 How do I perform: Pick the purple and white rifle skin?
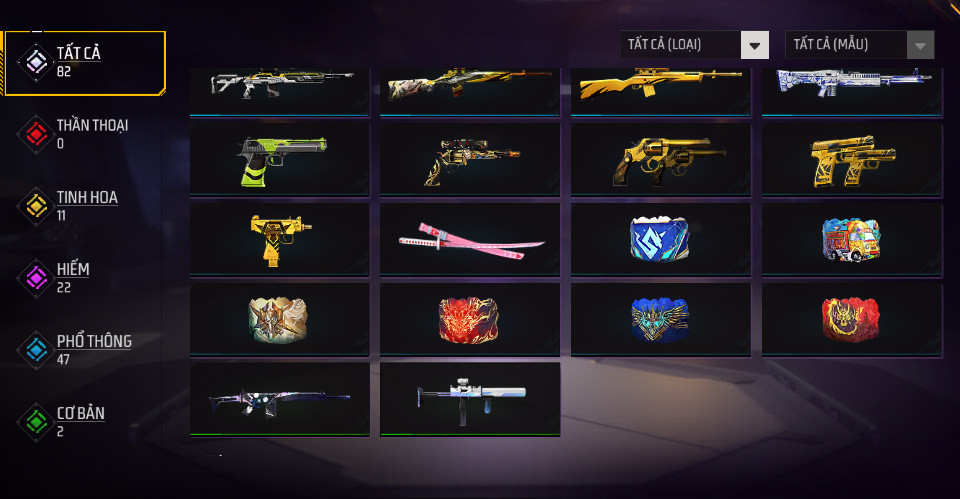tap(279, 399)
